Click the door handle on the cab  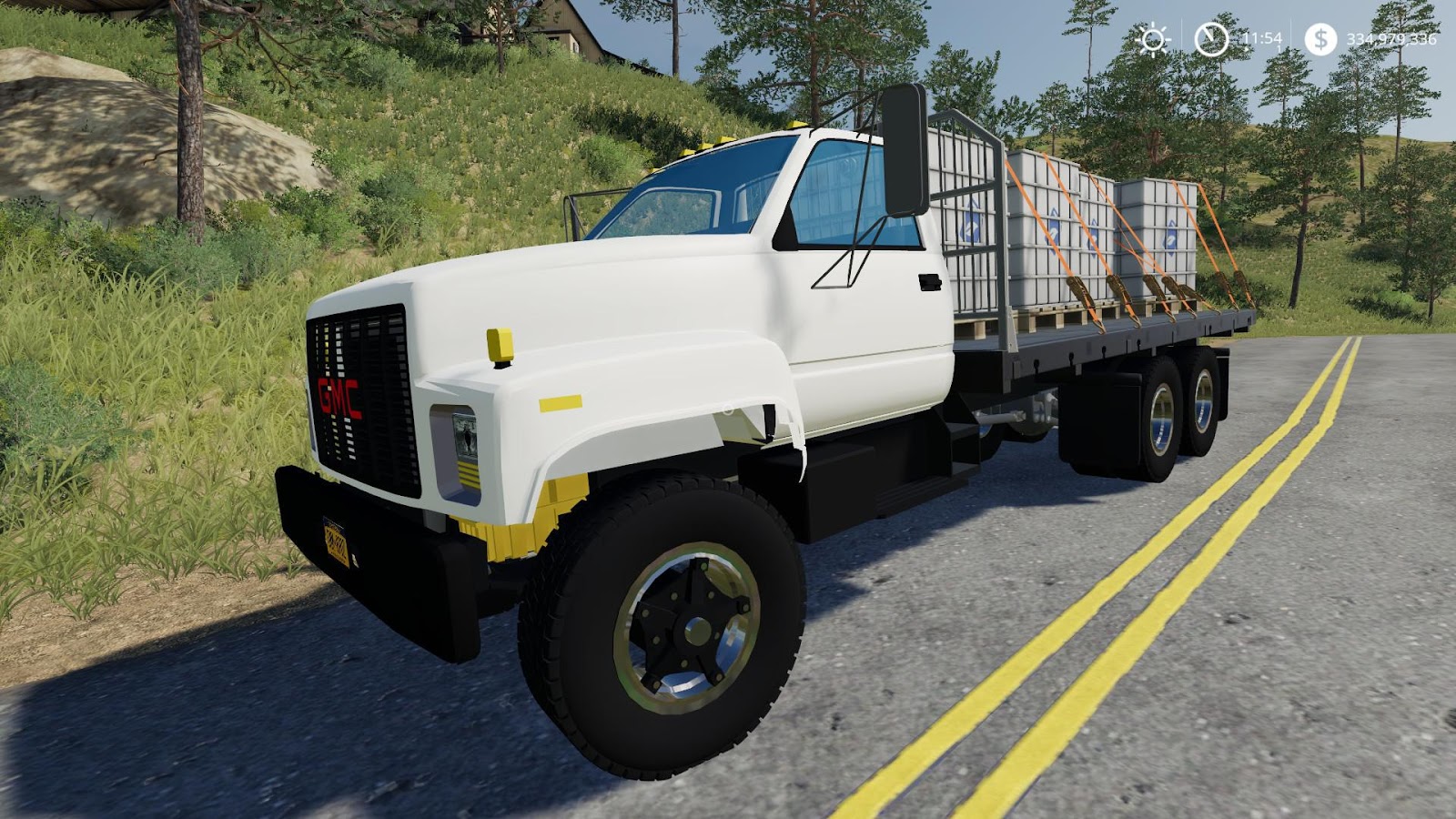(x=930, y=284)
